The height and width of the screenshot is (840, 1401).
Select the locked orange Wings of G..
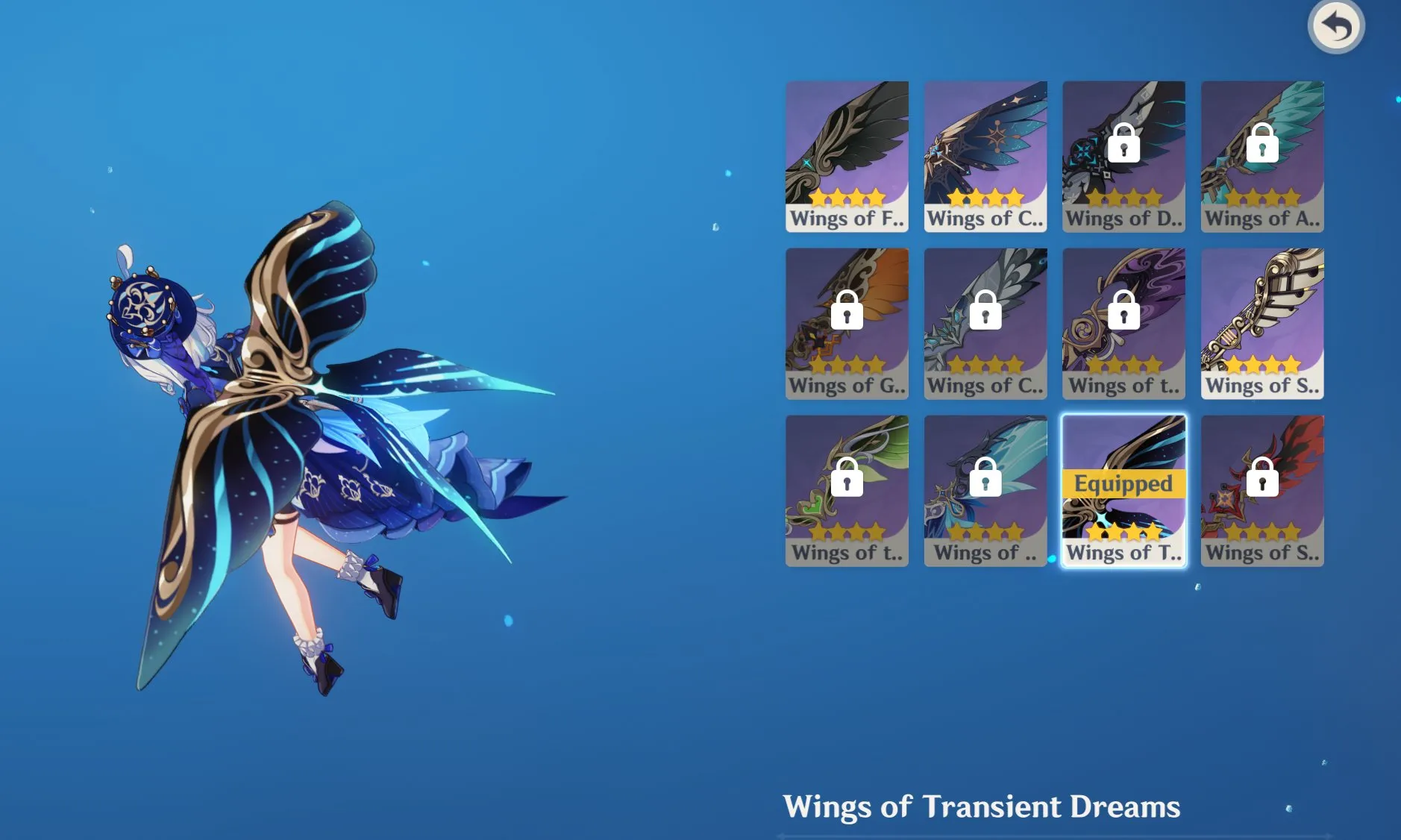click(847, 324)
